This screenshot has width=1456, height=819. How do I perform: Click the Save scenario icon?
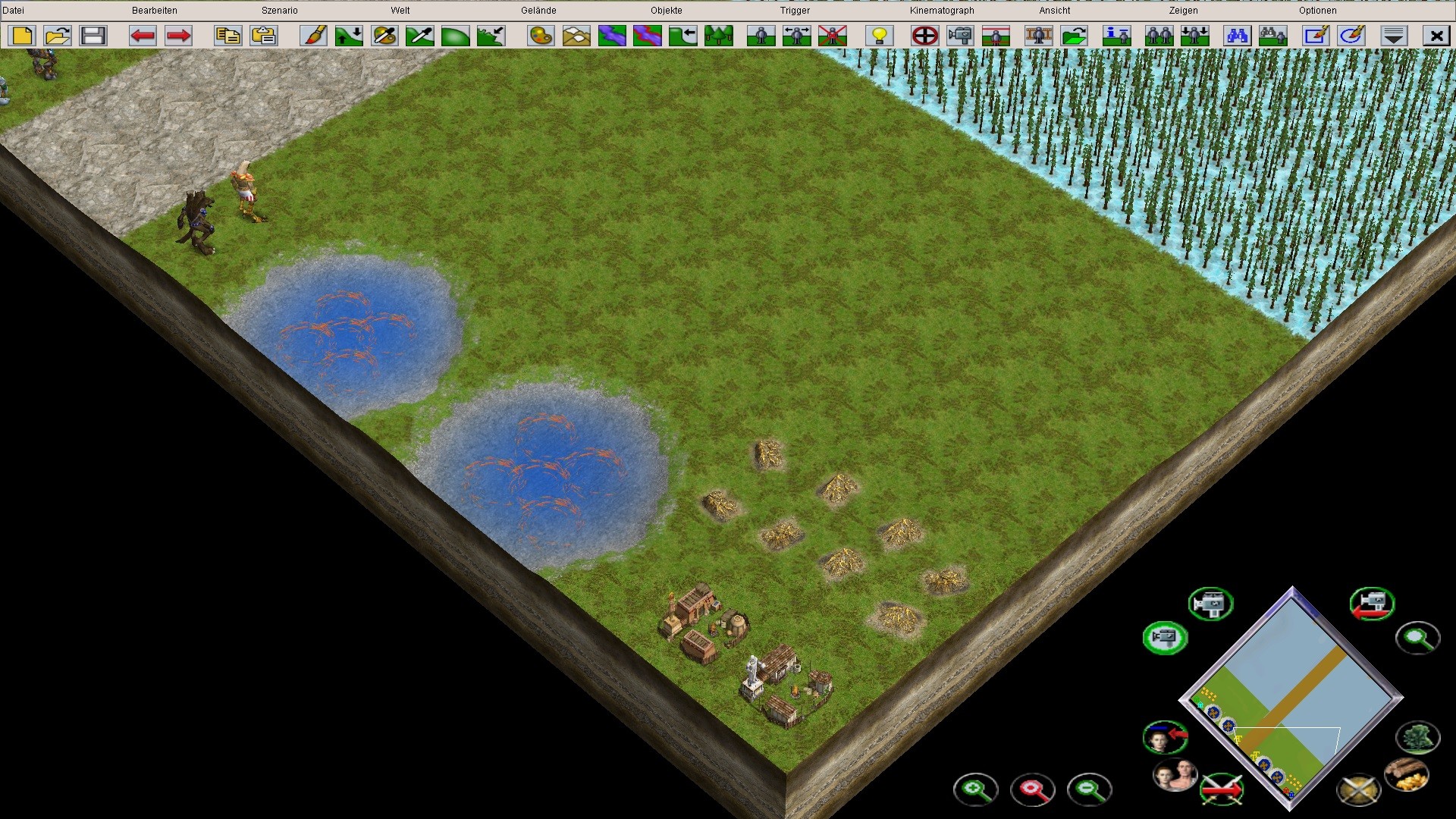tap(93, 35)
